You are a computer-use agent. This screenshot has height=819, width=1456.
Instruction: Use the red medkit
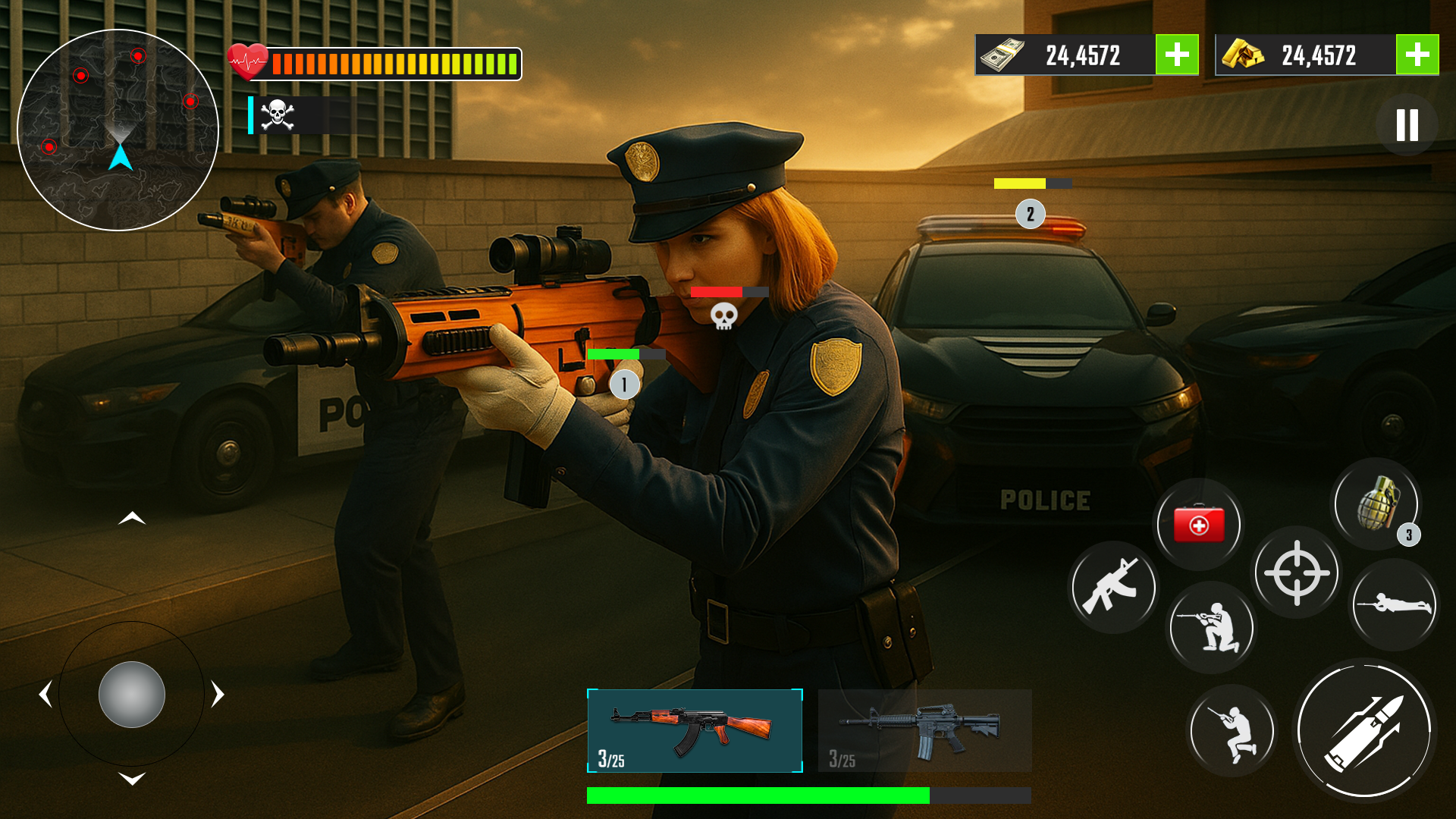(1198, 524)
